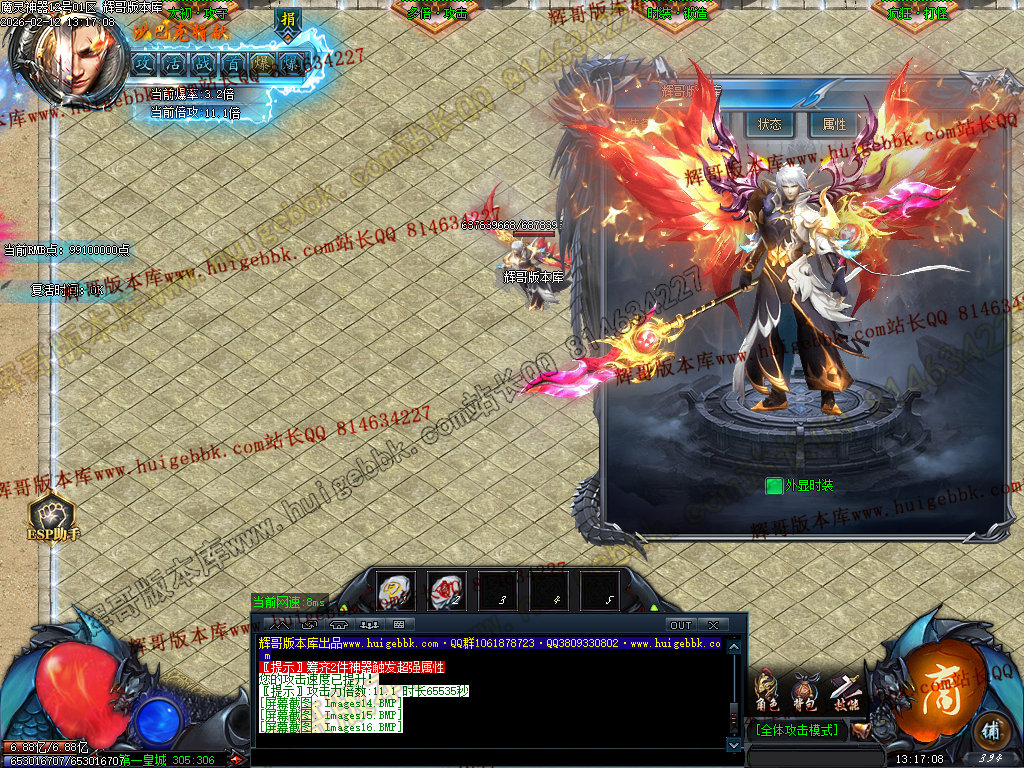Close the chat window with X
This screenshot has width=1024, height=768.
[712, 625]
